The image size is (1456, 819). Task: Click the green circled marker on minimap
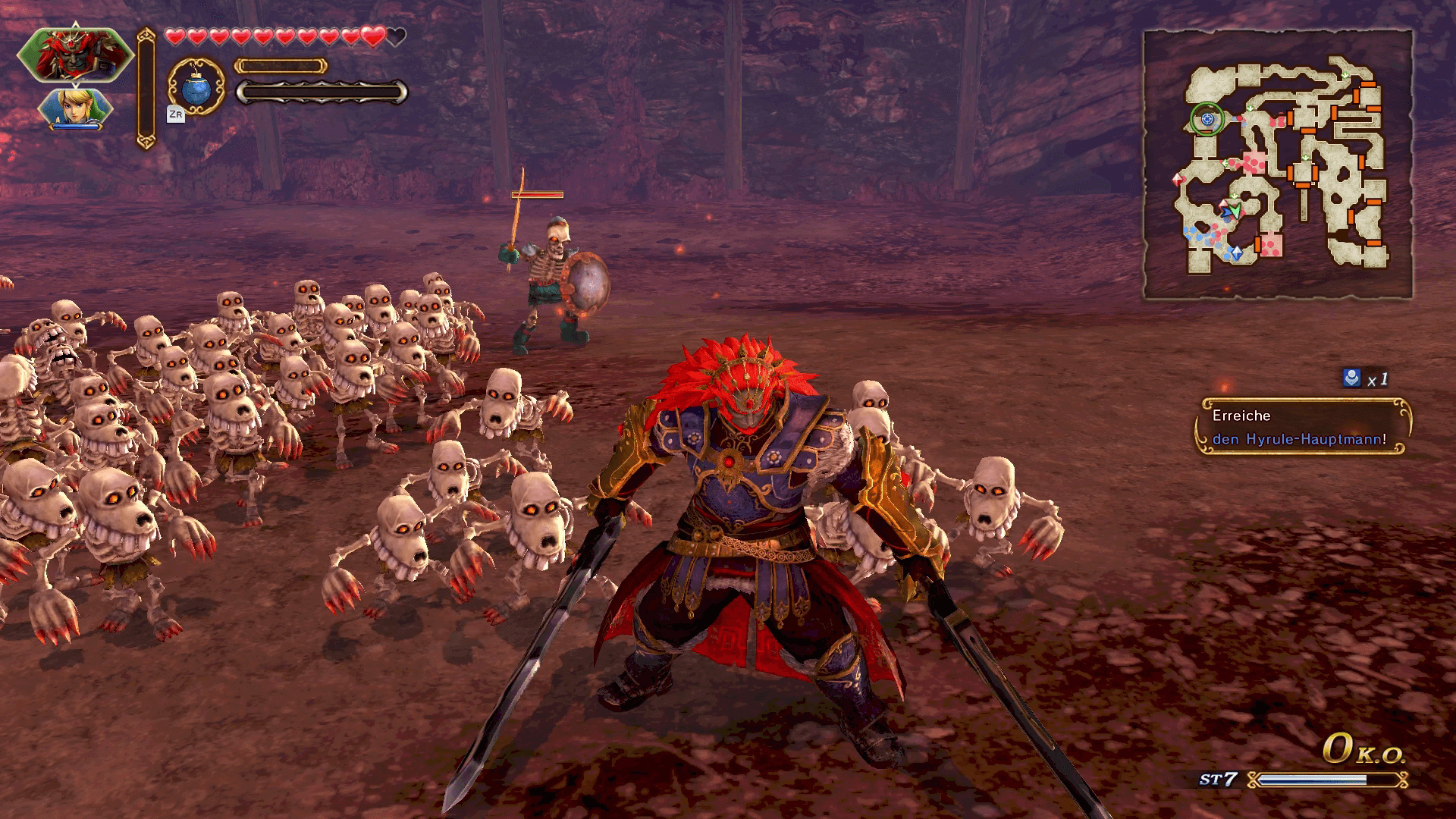click(1207, 118)
